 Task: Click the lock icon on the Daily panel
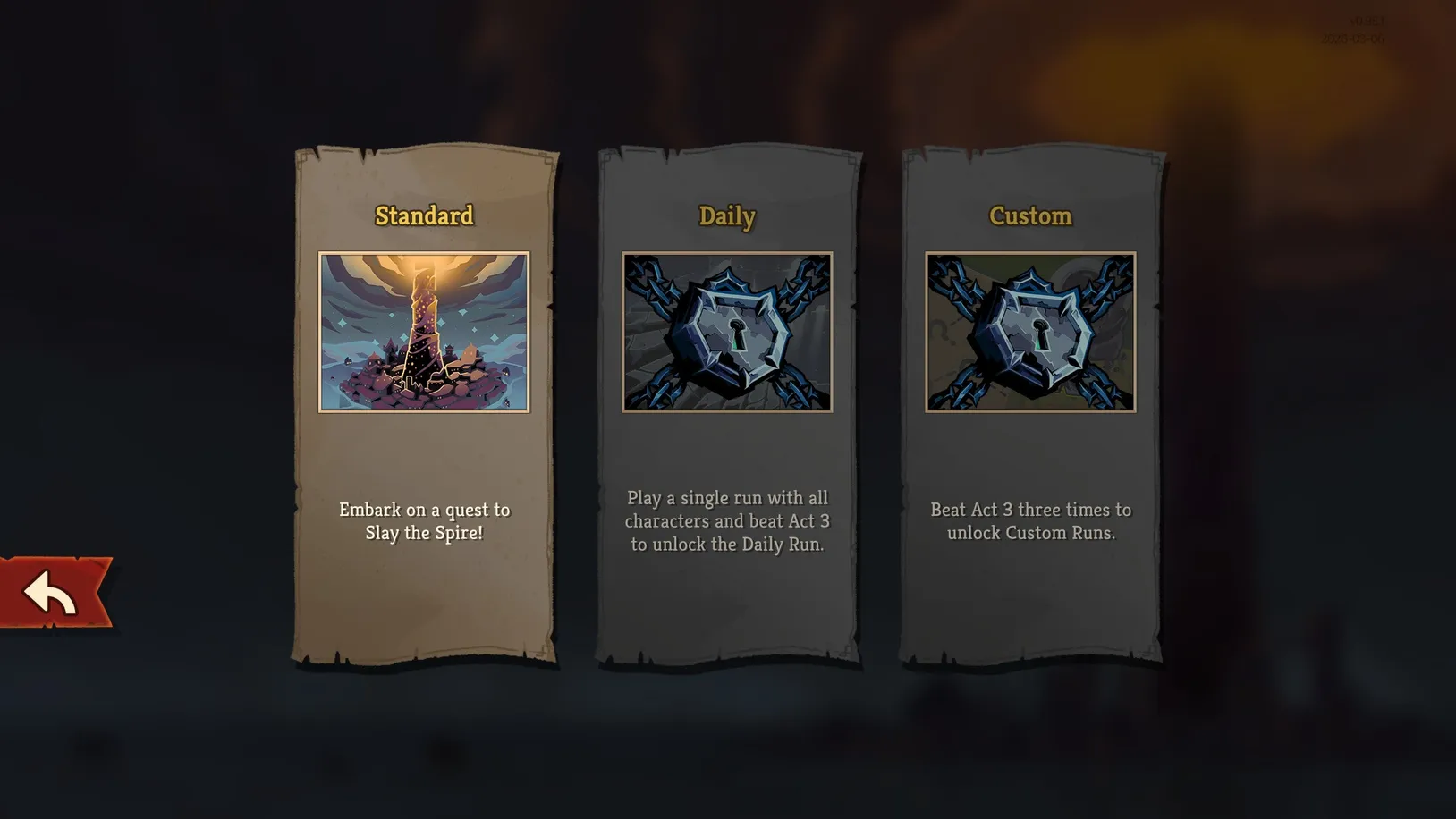click(726, 334)
